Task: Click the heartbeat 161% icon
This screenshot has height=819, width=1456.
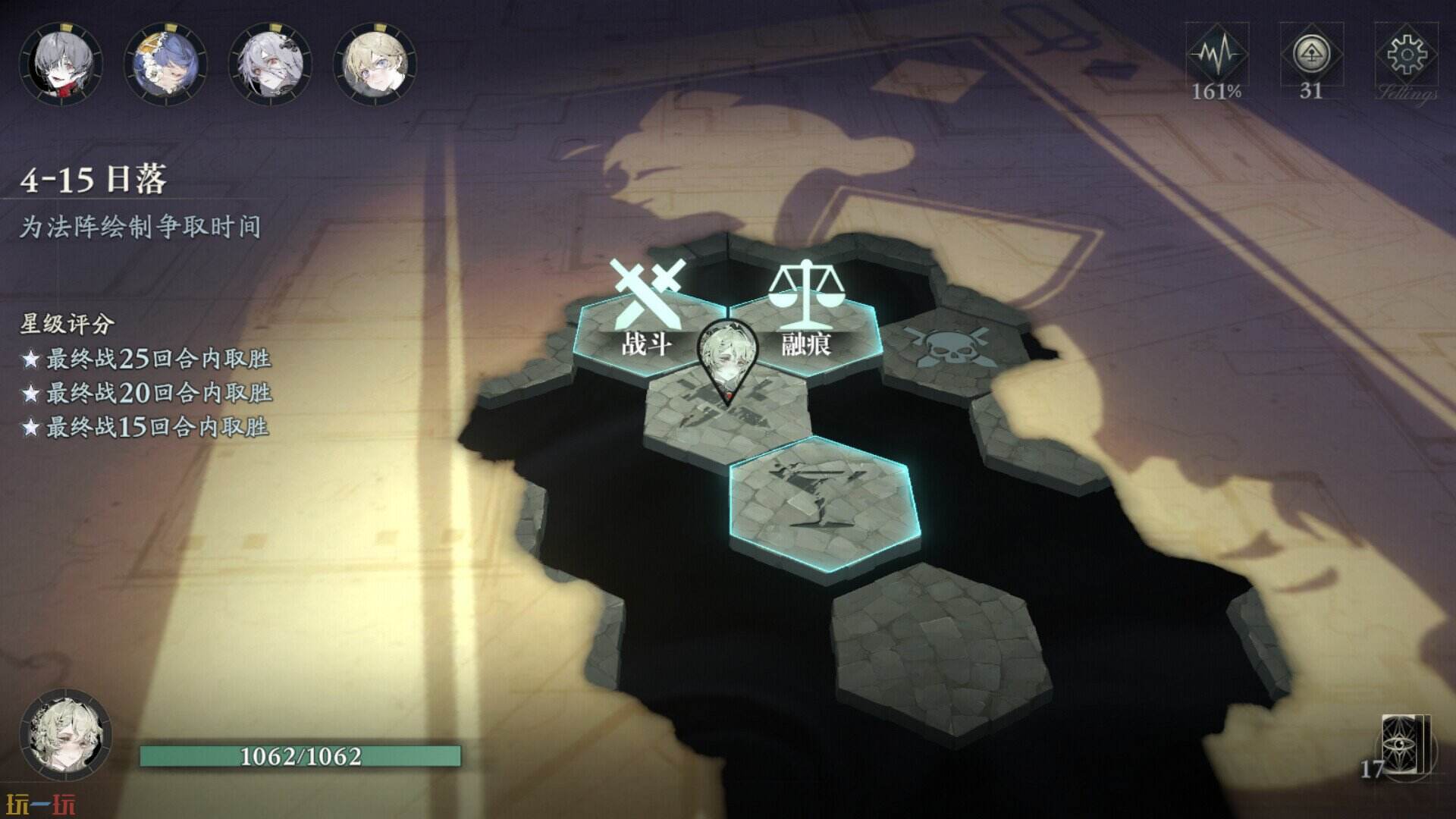Action: click(x=1216, y=57)
